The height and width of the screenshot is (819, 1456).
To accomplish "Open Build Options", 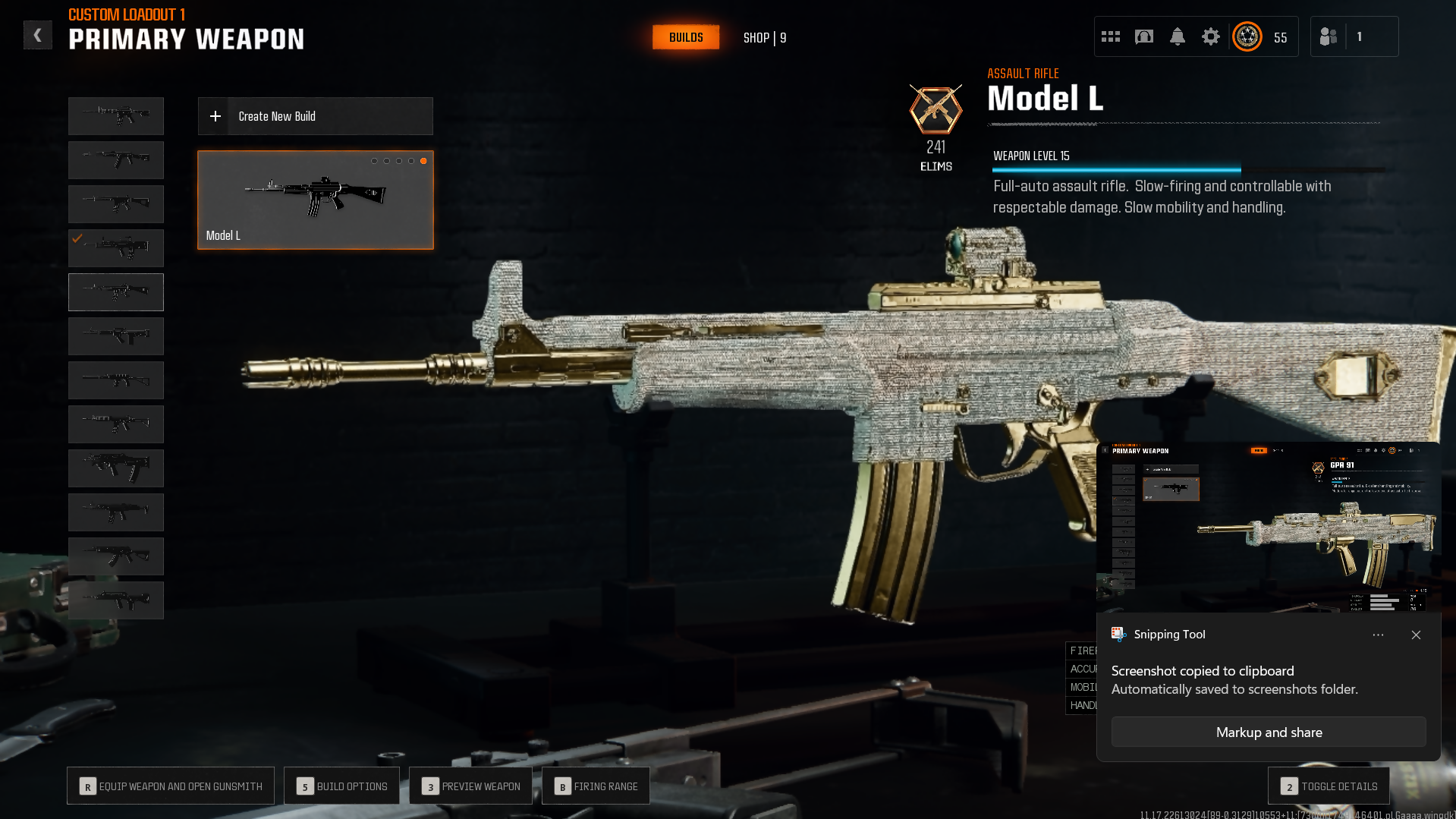I will click(x=341, y=786).
